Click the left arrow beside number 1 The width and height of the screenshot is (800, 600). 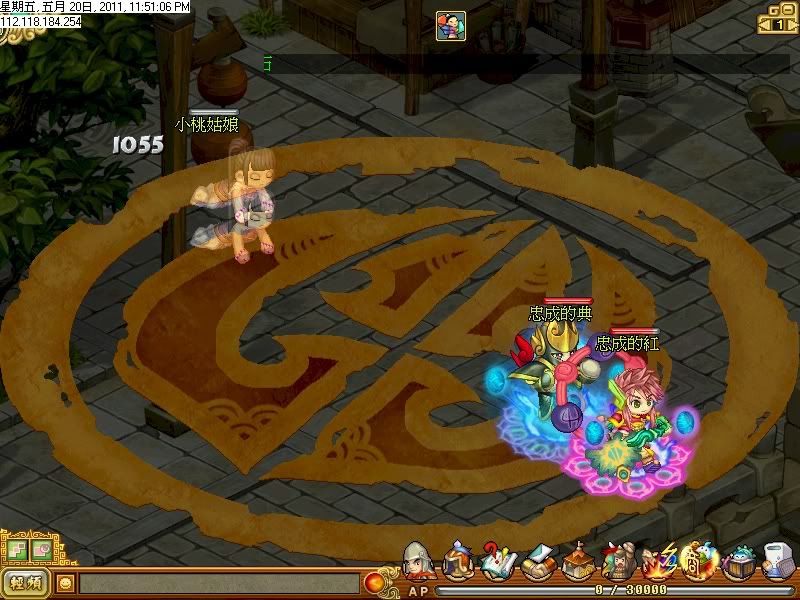[x=765, y=24]
